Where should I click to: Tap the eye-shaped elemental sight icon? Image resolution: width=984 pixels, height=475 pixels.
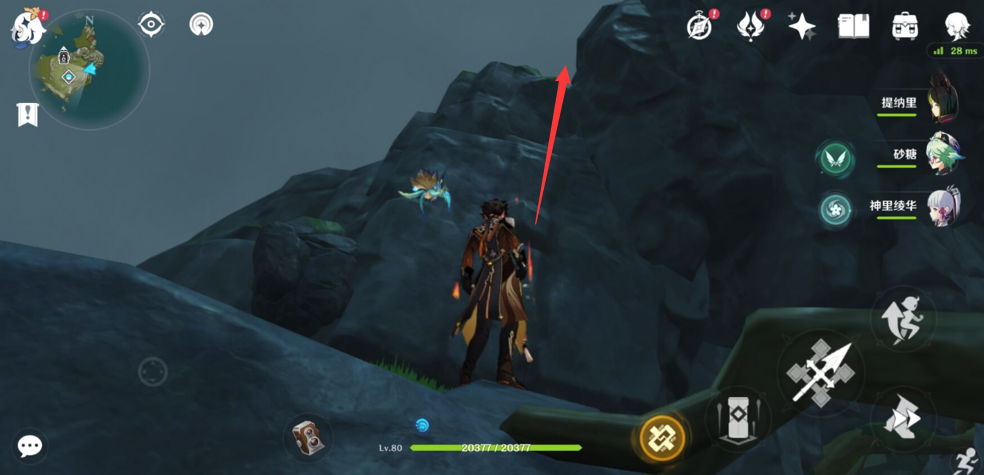tap(151, 24)
